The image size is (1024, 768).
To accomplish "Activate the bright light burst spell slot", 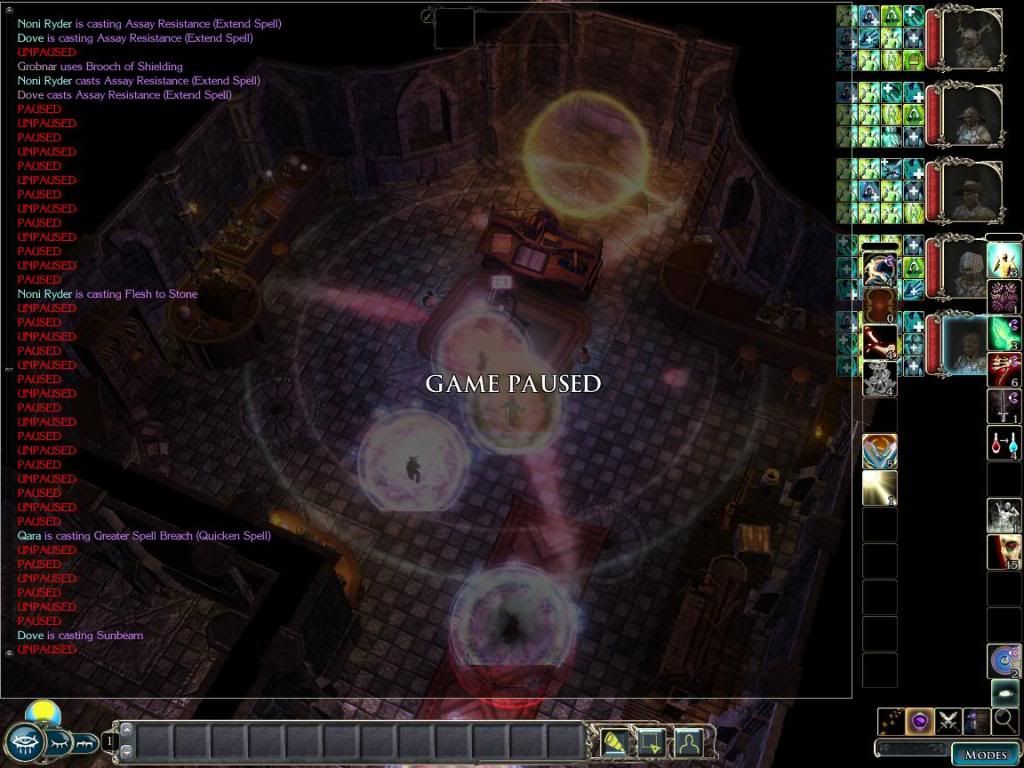I will 879,488.
